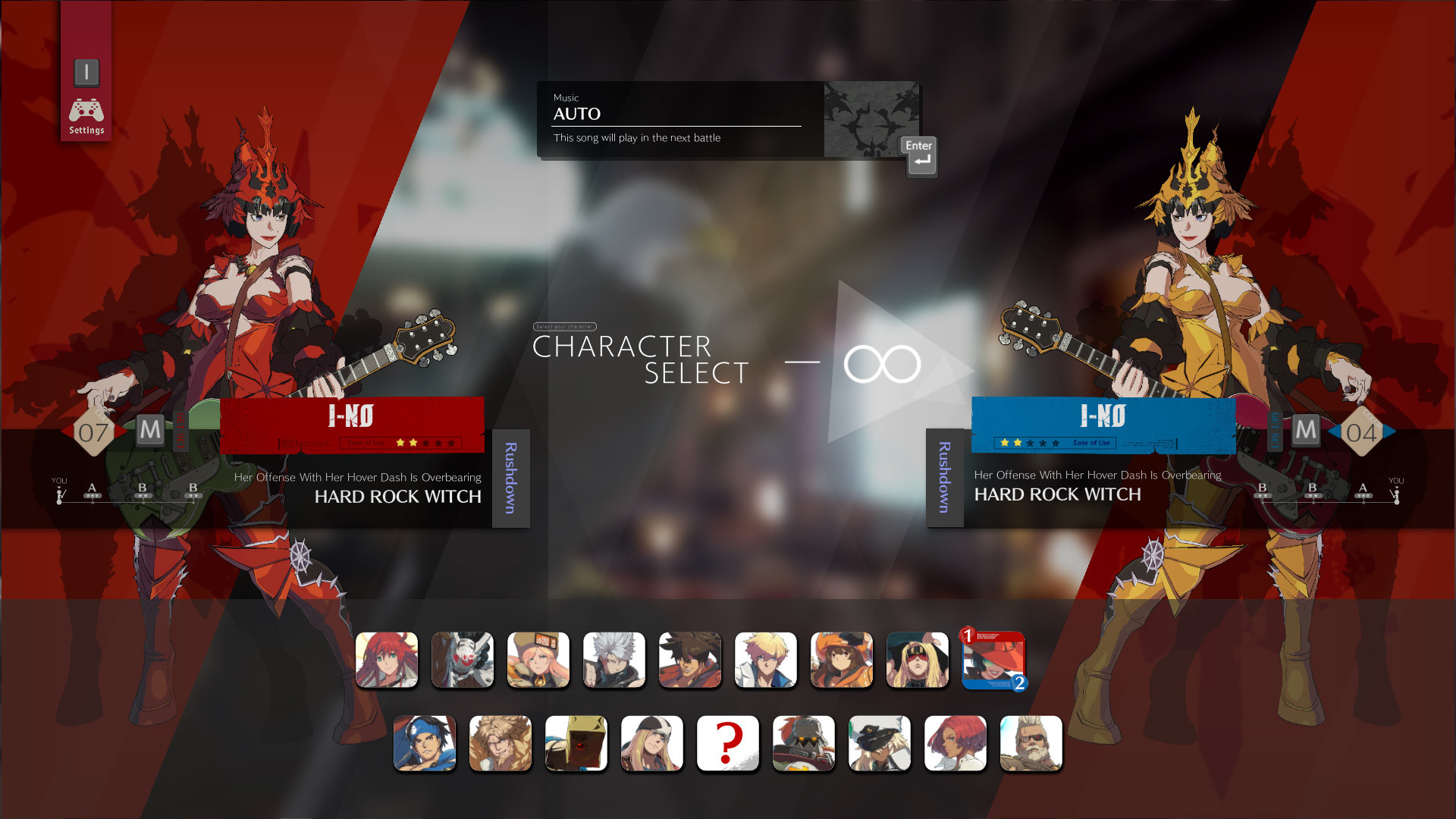Pick Faust's paper-bag portrait

[x=576, y=743]
